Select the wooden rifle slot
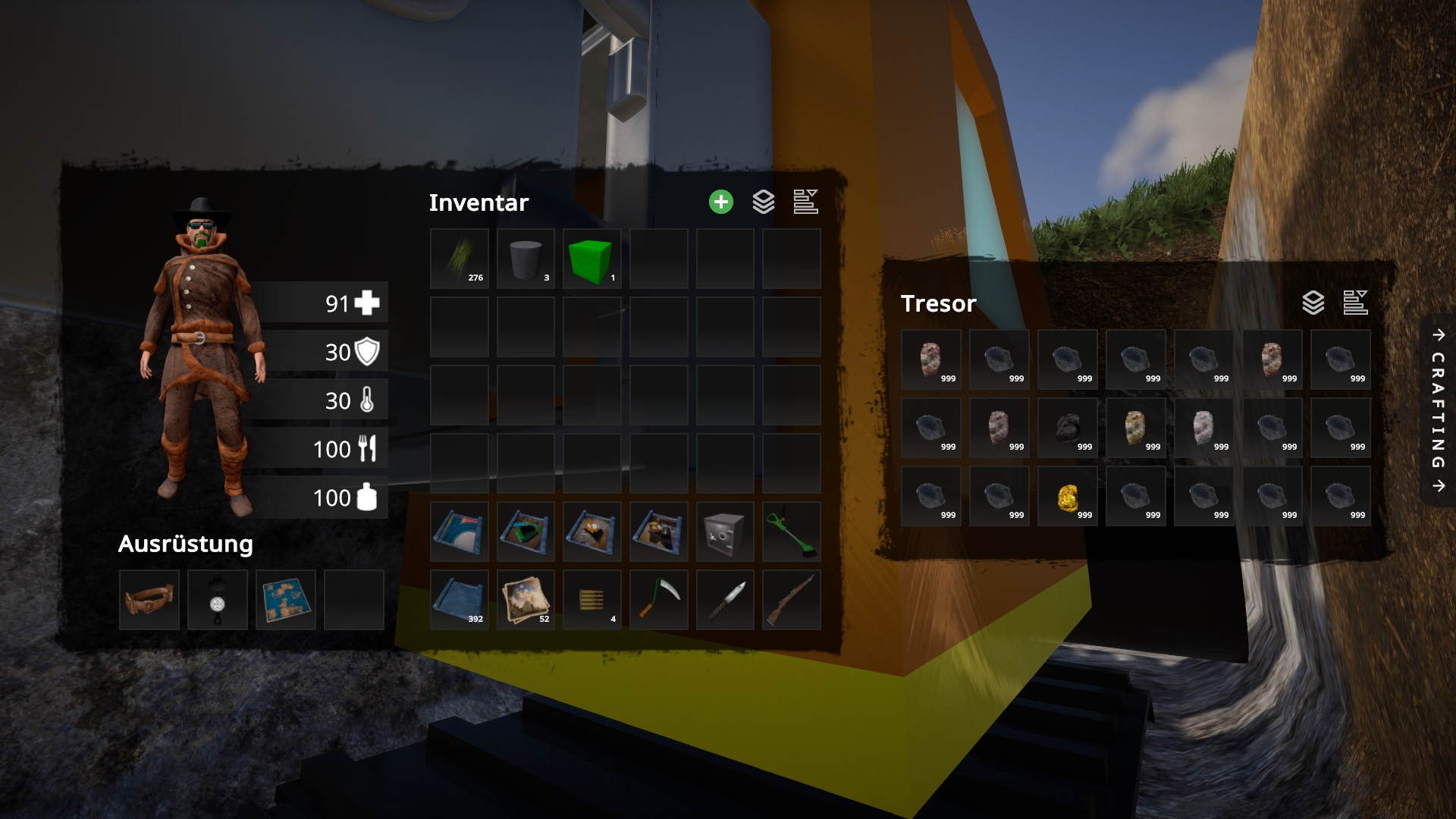 (791, 600)
